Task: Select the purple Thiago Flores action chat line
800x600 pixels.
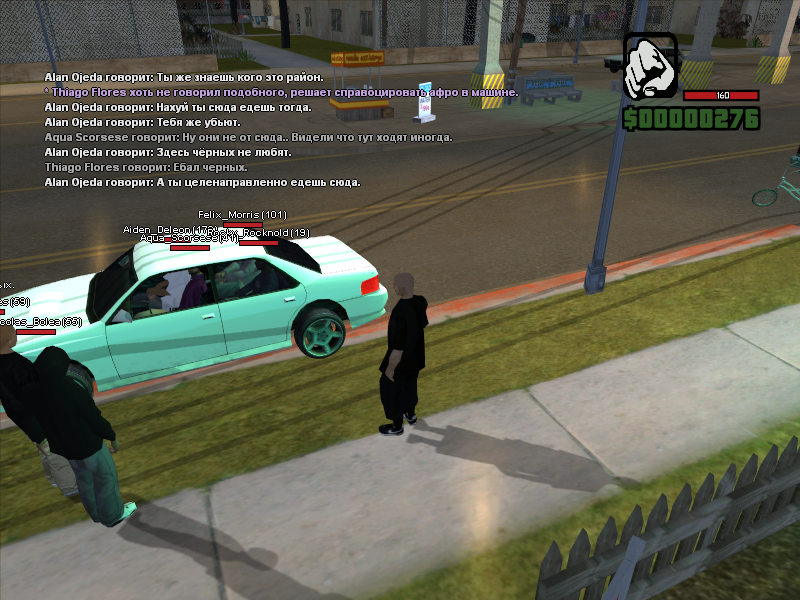Action: click(281, 92)
